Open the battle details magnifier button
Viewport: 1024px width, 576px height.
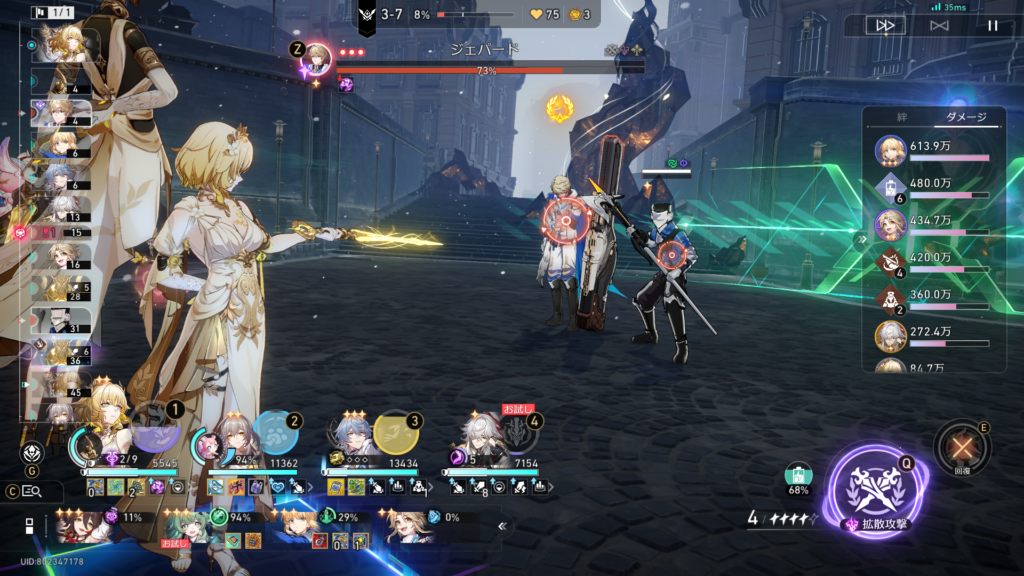[31, 491]
